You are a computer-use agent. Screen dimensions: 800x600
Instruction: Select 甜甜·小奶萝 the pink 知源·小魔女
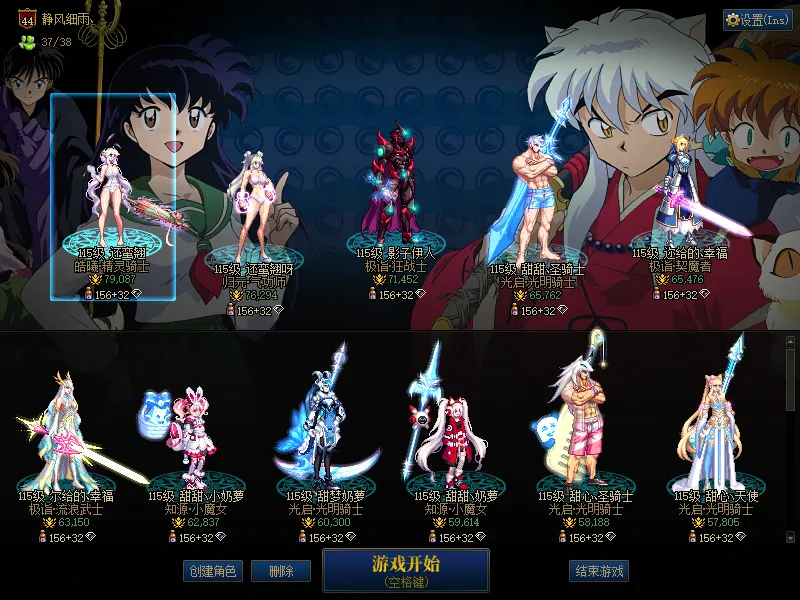pos(189,440)
